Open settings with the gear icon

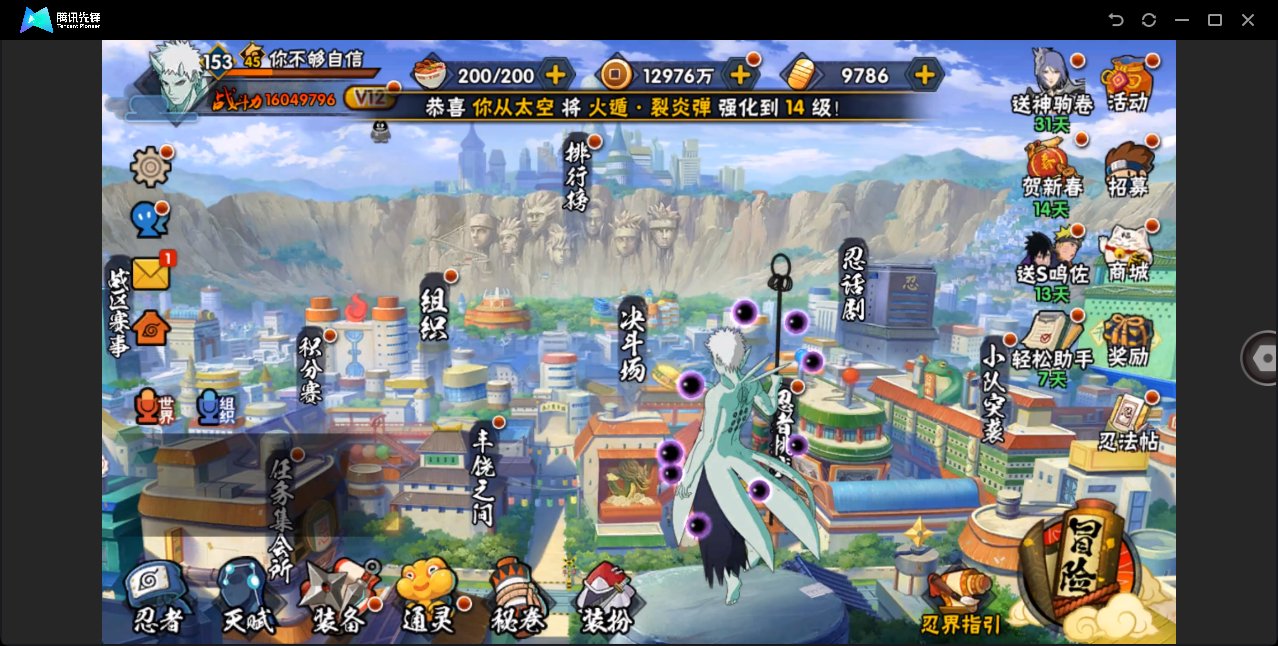pyautogui.click(x=150, y=167)
